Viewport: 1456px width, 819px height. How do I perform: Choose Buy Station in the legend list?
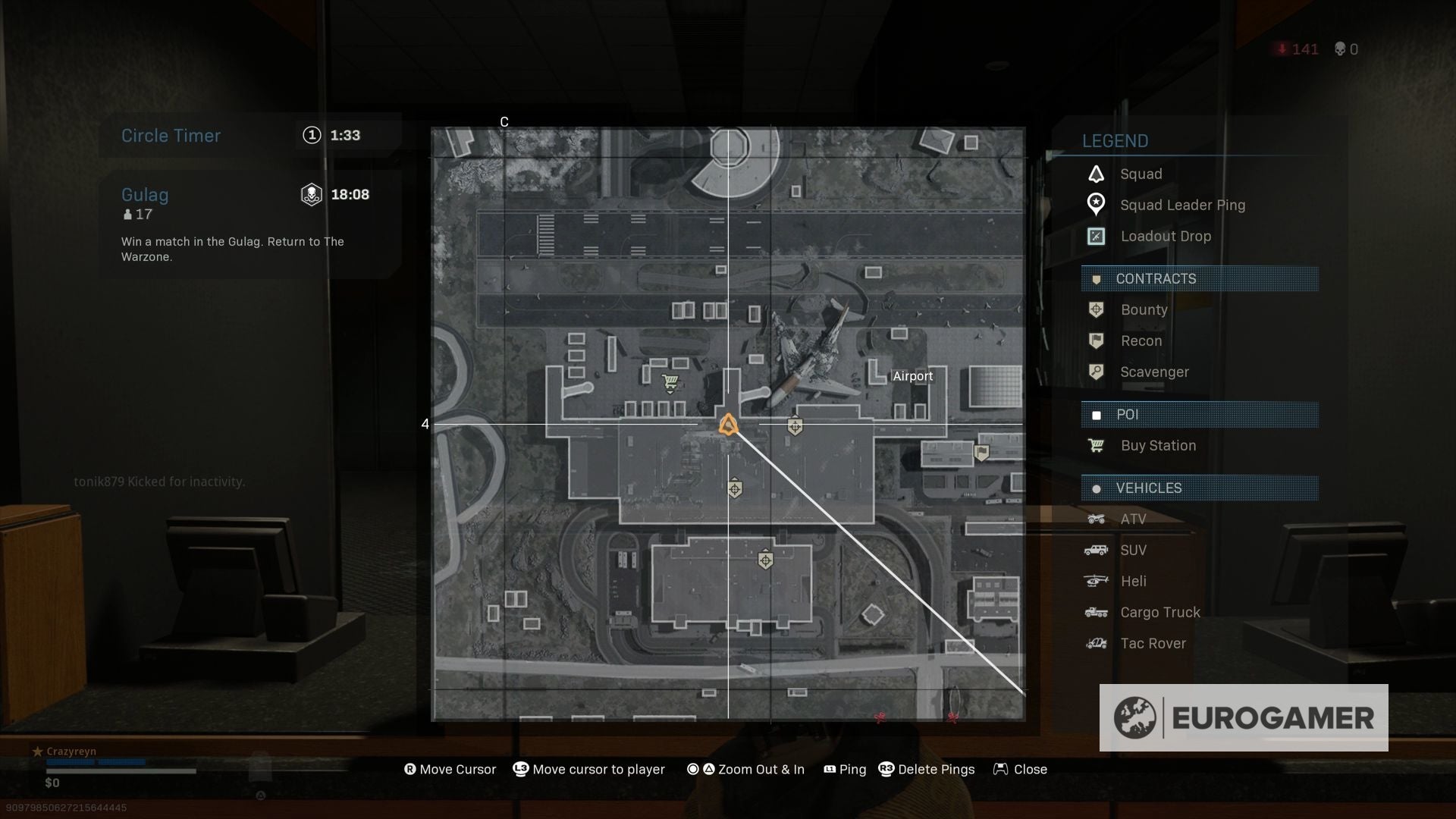point(1158,446)
